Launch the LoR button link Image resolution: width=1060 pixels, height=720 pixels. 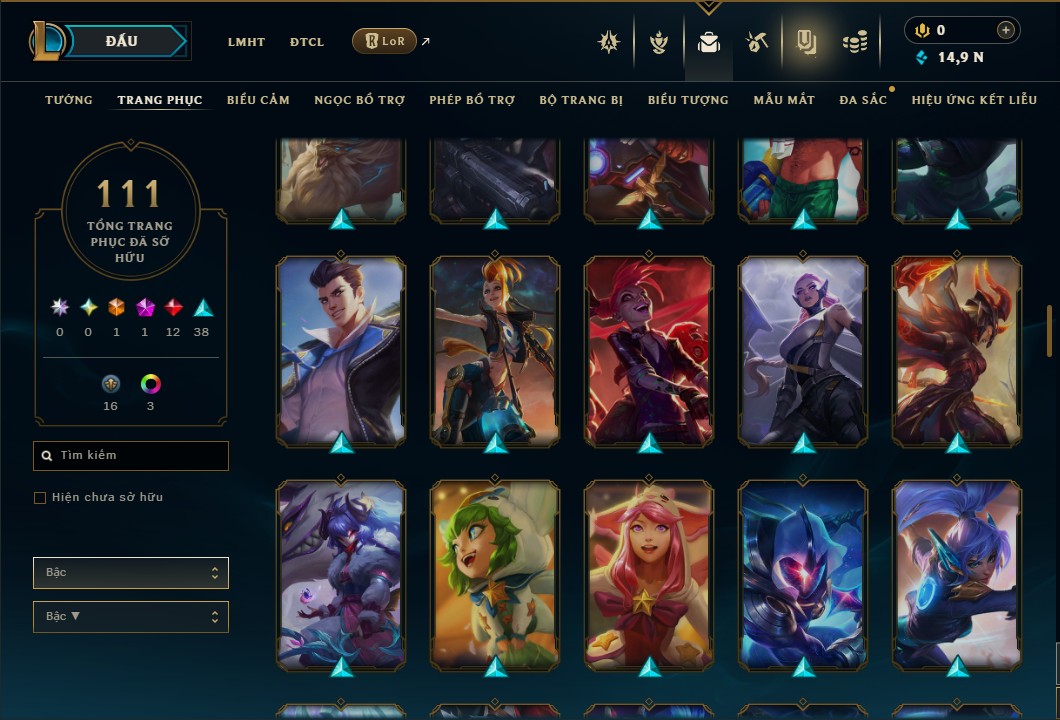click(x=384, y=41)
